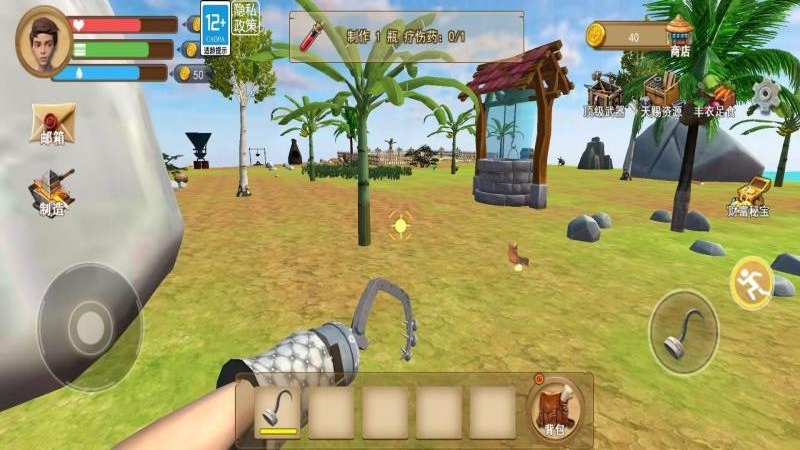This screenshot has height=450, width=800.
Task: Open settings with the gear icon
Action: pyautogui.click(x=767, y=95)
